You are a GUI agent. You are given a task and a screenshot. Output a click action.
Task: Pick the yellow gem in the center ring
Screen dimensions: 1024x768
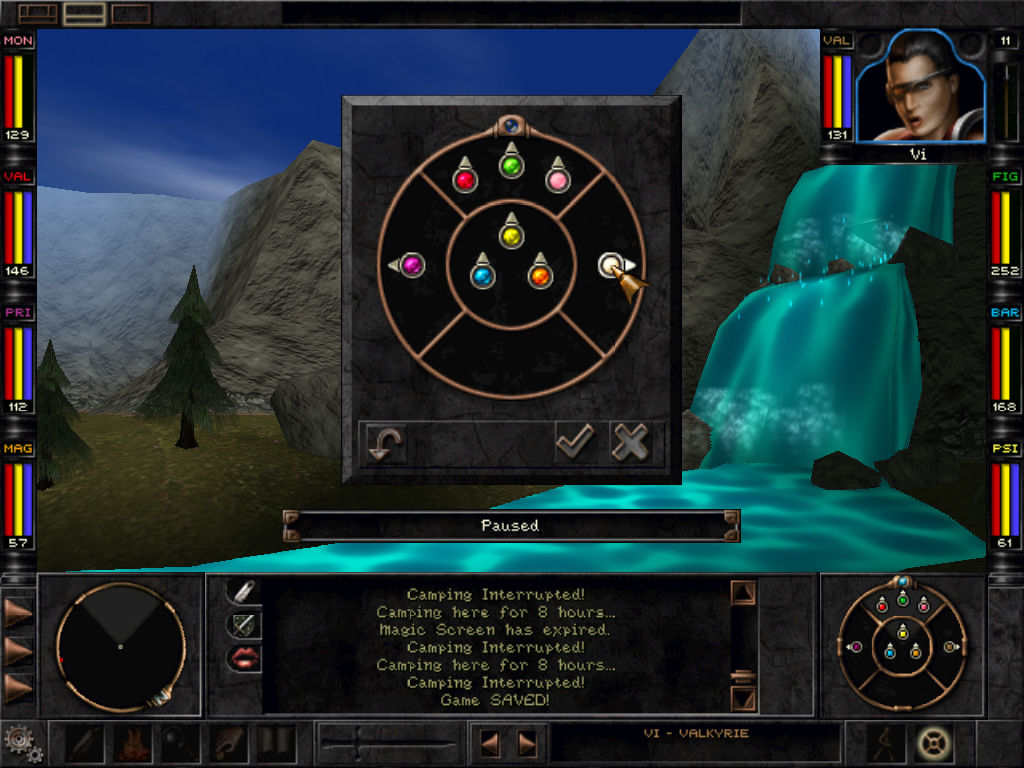click(511, 236)
